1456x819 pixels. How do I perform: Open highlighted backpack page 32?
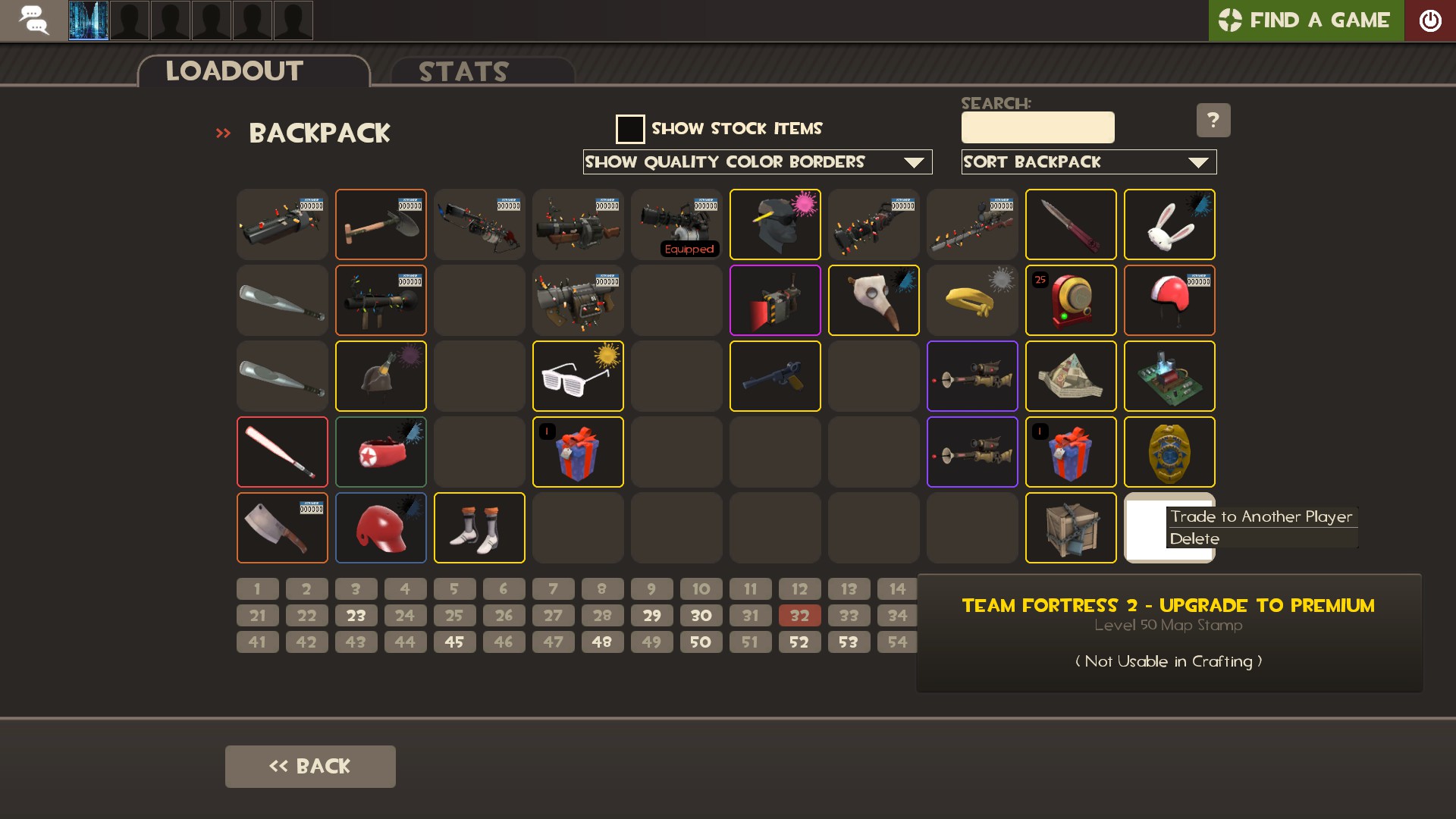click(799, 616)
